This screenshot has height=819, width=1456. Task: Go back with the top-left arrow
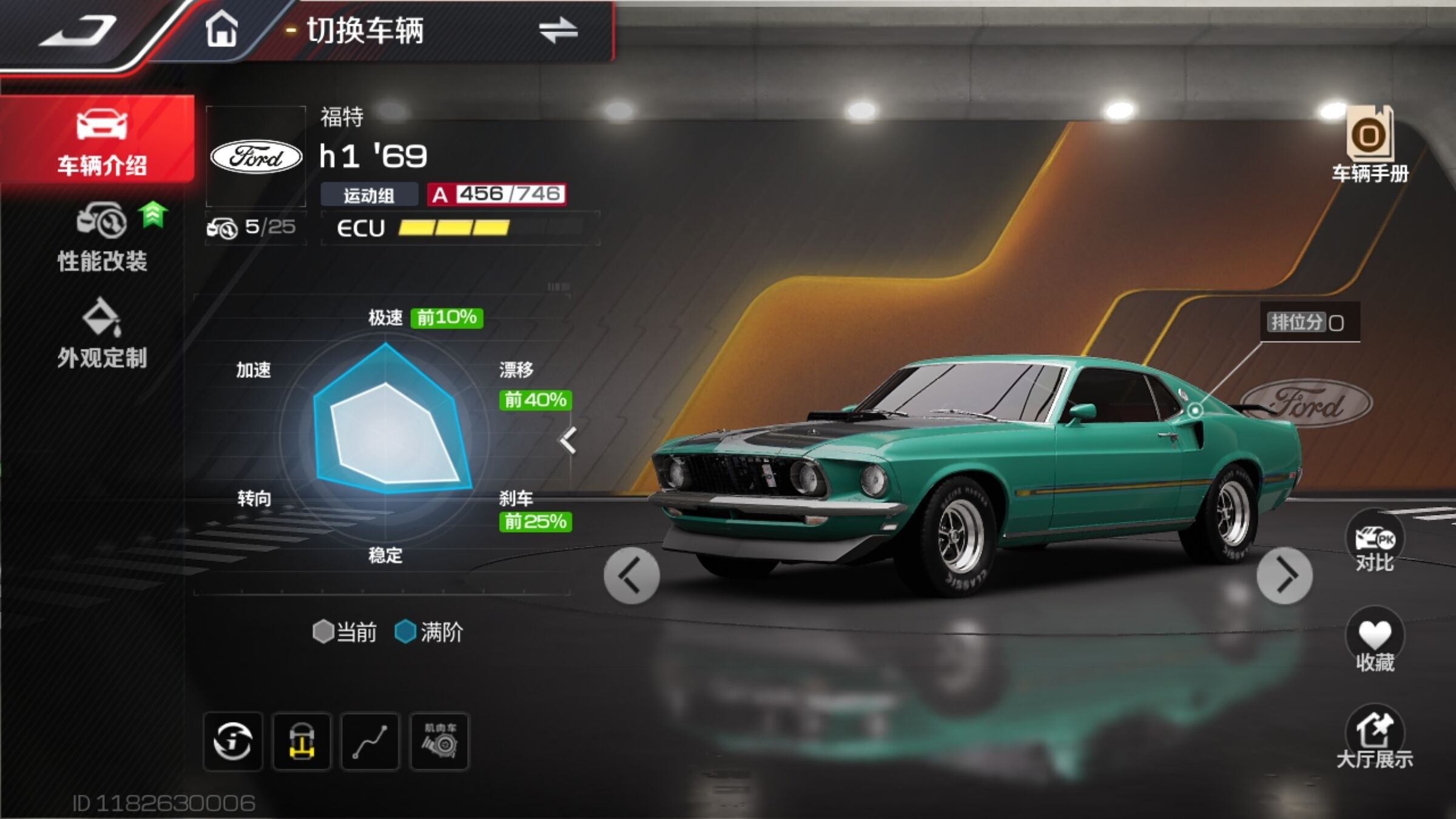pyautogui.click(x=78, y=32)
